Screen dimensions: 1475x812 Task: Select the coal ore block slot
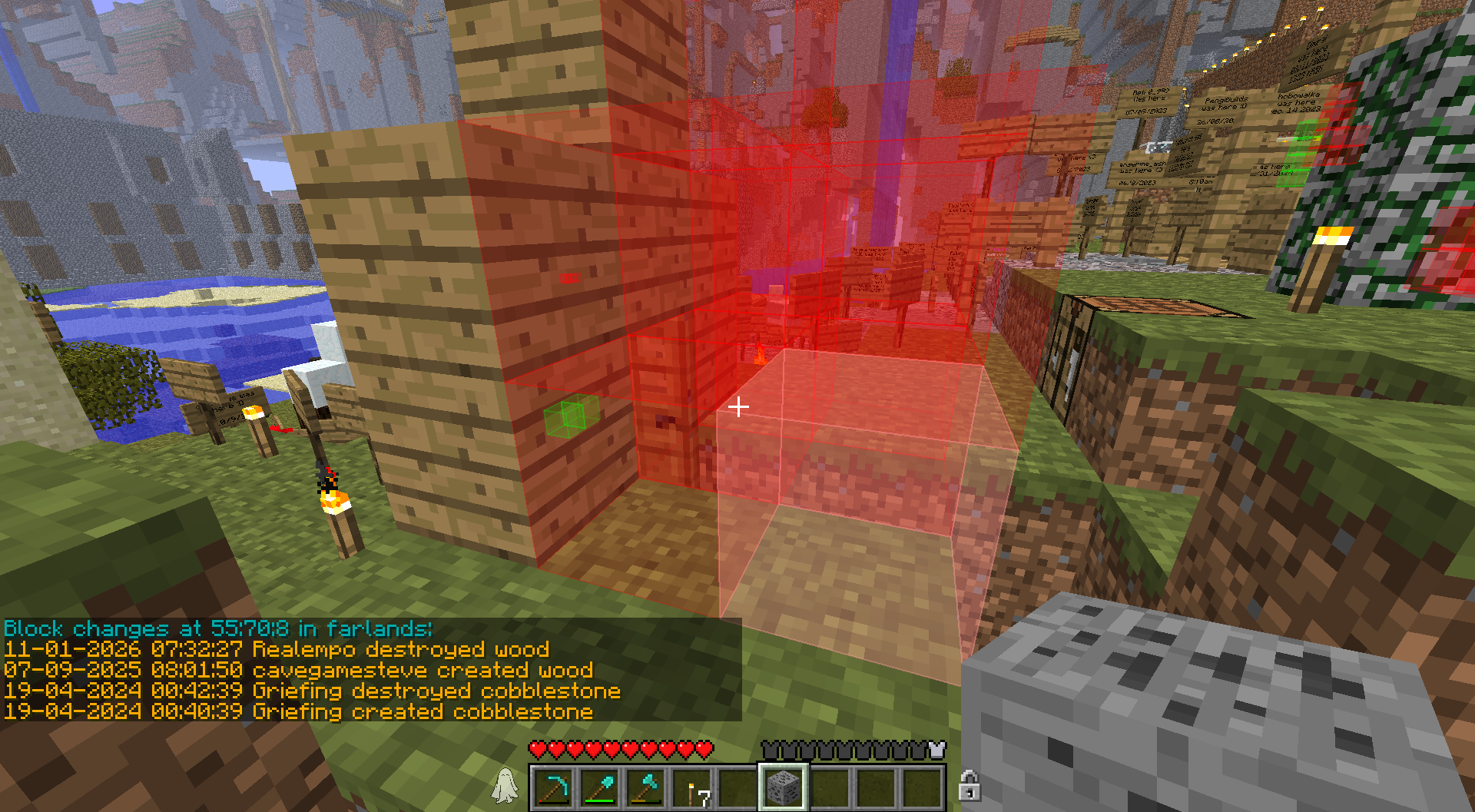[783, 787]
